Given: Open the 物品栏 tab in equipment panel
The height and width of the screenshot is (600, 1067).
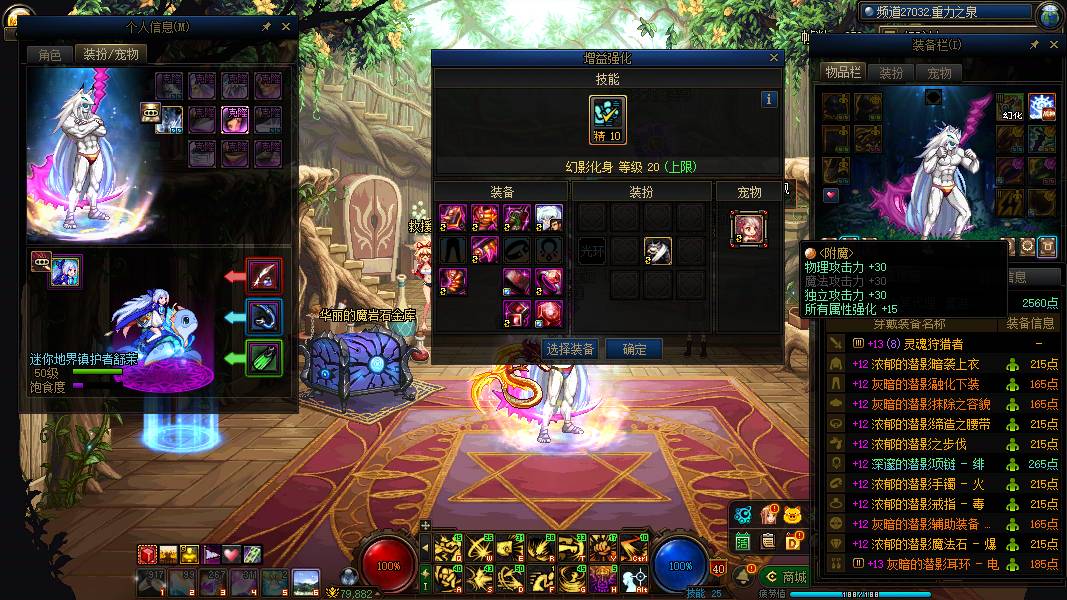Looking at the screenshot, I should [842, 72].
